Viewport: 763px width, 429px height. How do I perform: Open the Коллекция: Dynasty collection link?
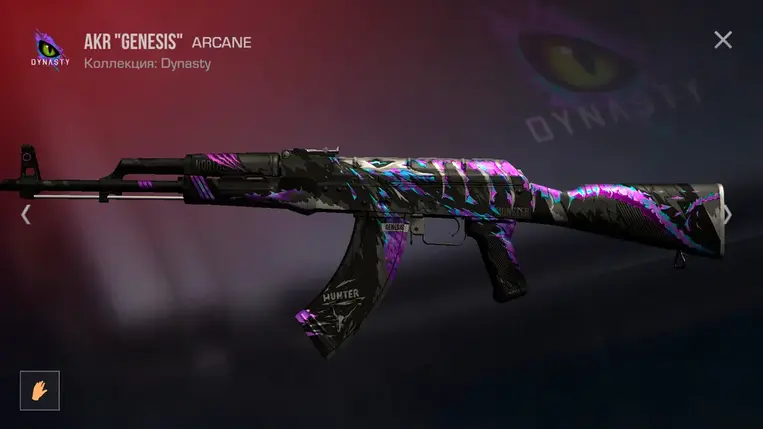click(x=148, y=63)
